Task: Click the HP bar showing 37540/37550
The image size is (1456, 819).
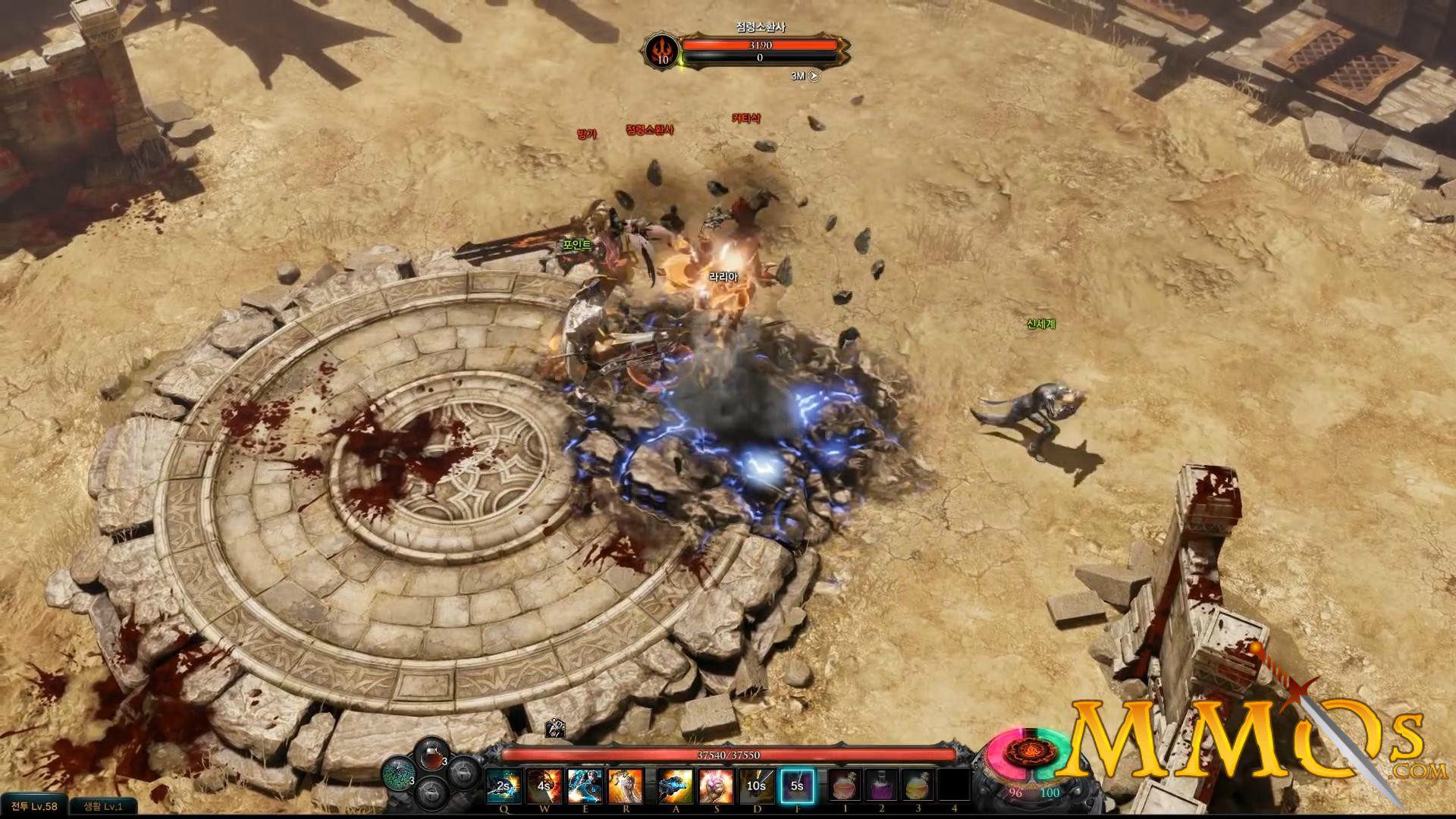Action: click(728, 755)
